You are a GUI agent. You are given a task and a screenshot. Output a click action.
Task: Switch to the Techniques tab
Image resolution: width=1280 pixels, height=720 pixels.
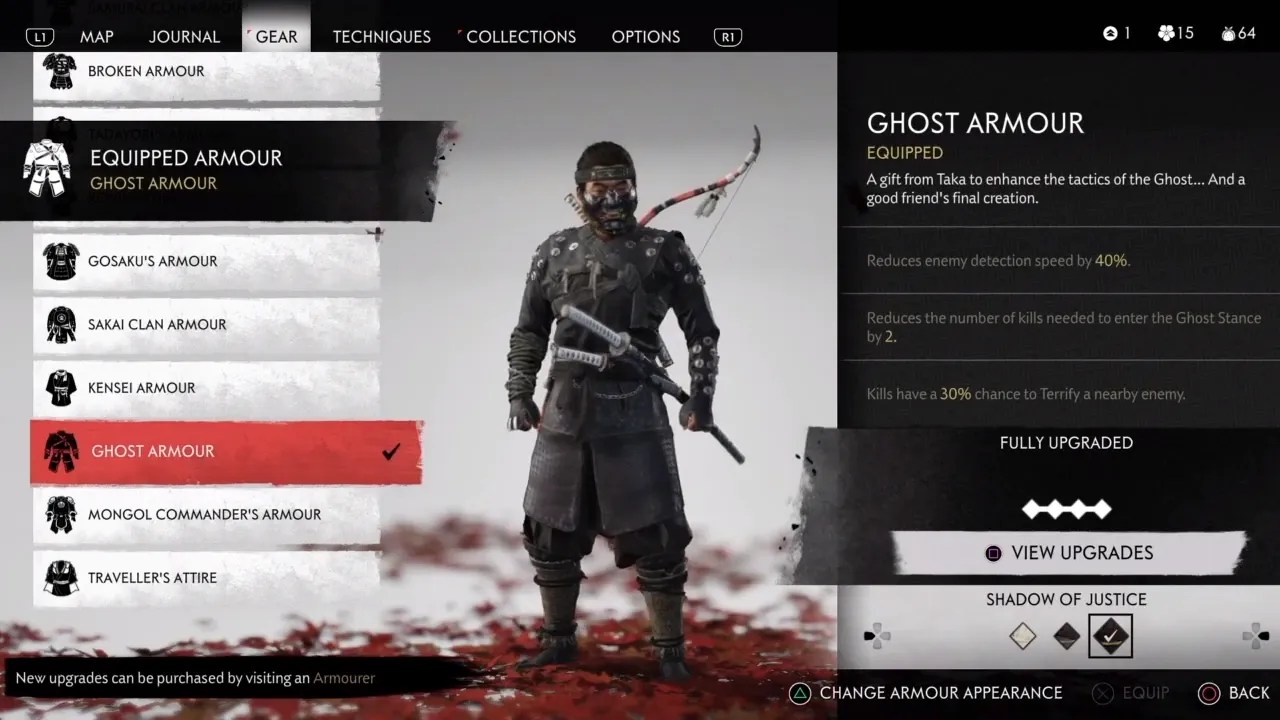point(381,36)
